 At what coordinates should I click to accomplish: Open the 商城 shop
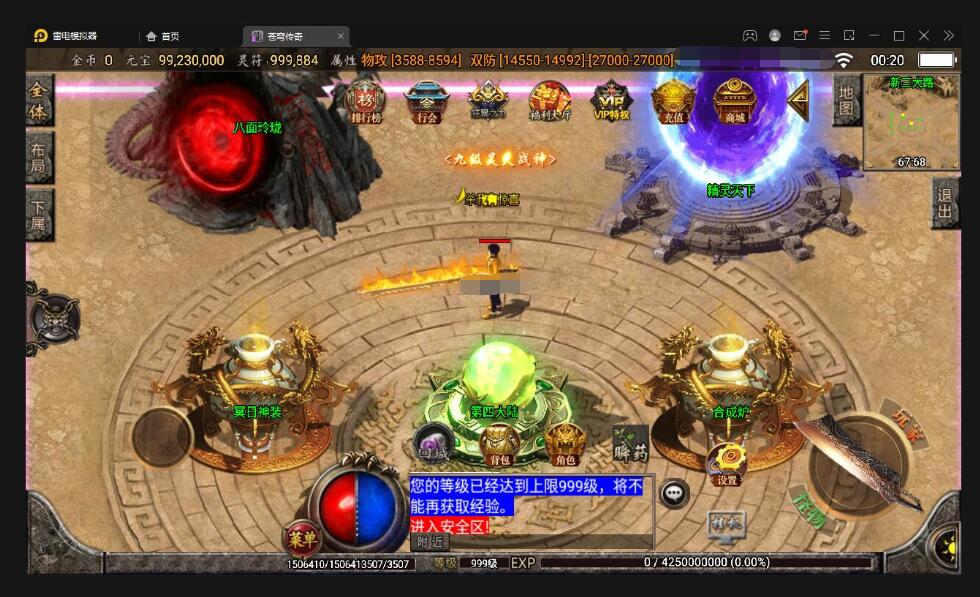(x=734, y=101)
